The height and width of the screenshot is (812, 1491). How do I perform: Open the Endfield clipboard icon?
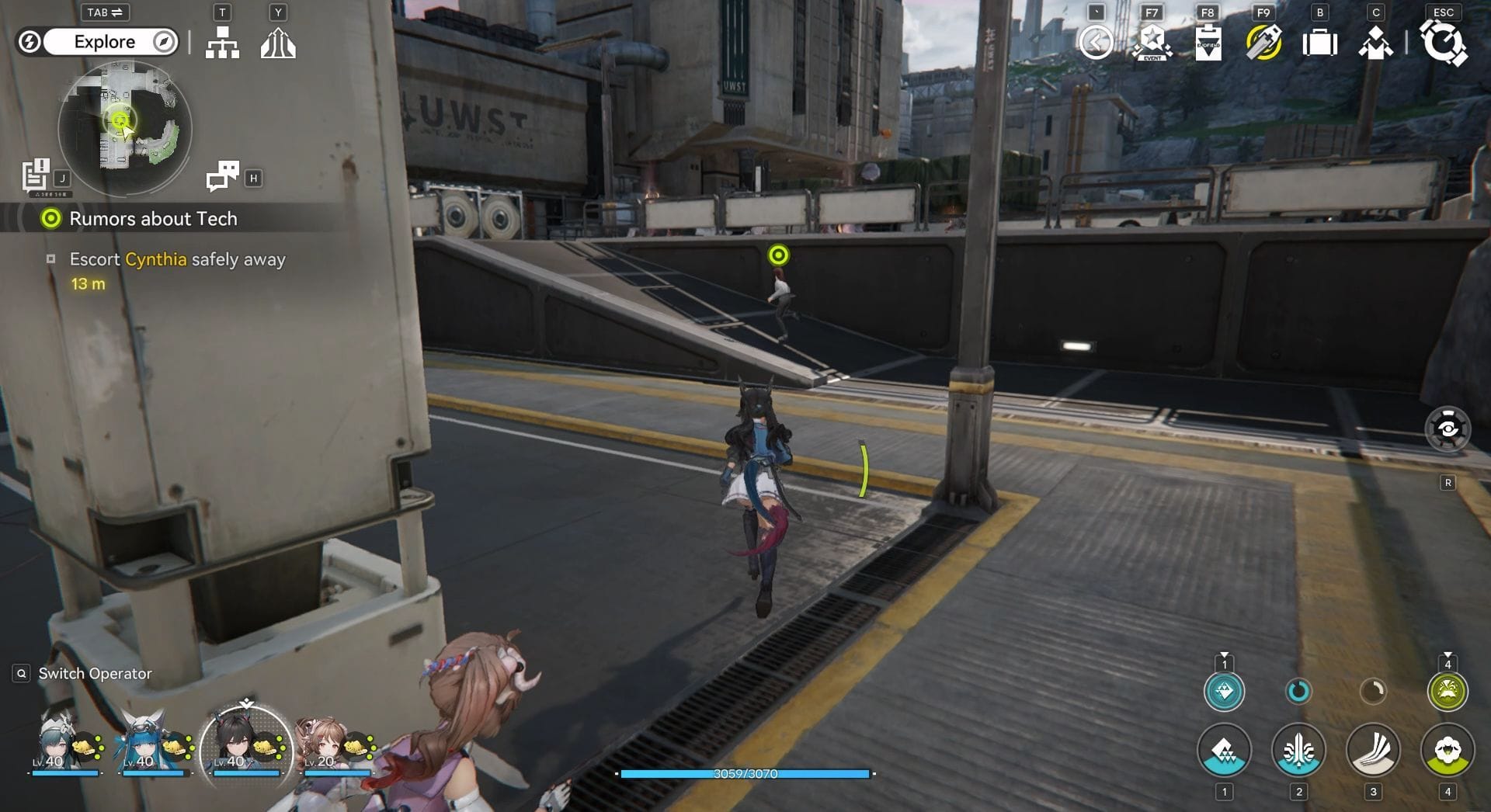tap(1208, 43)
